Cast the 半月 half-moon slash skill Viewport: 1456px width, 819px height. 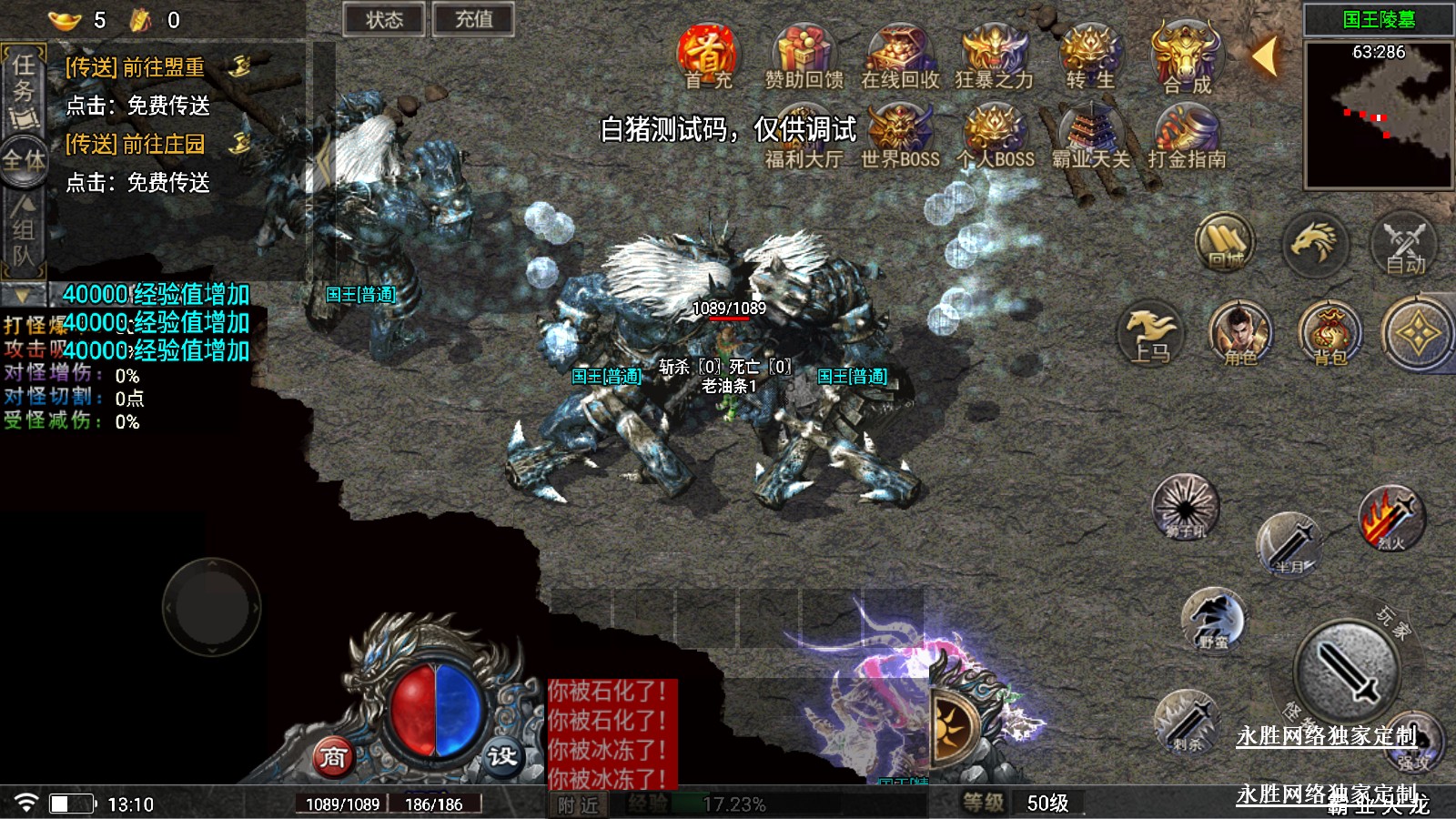click(x=1289, y=544)
